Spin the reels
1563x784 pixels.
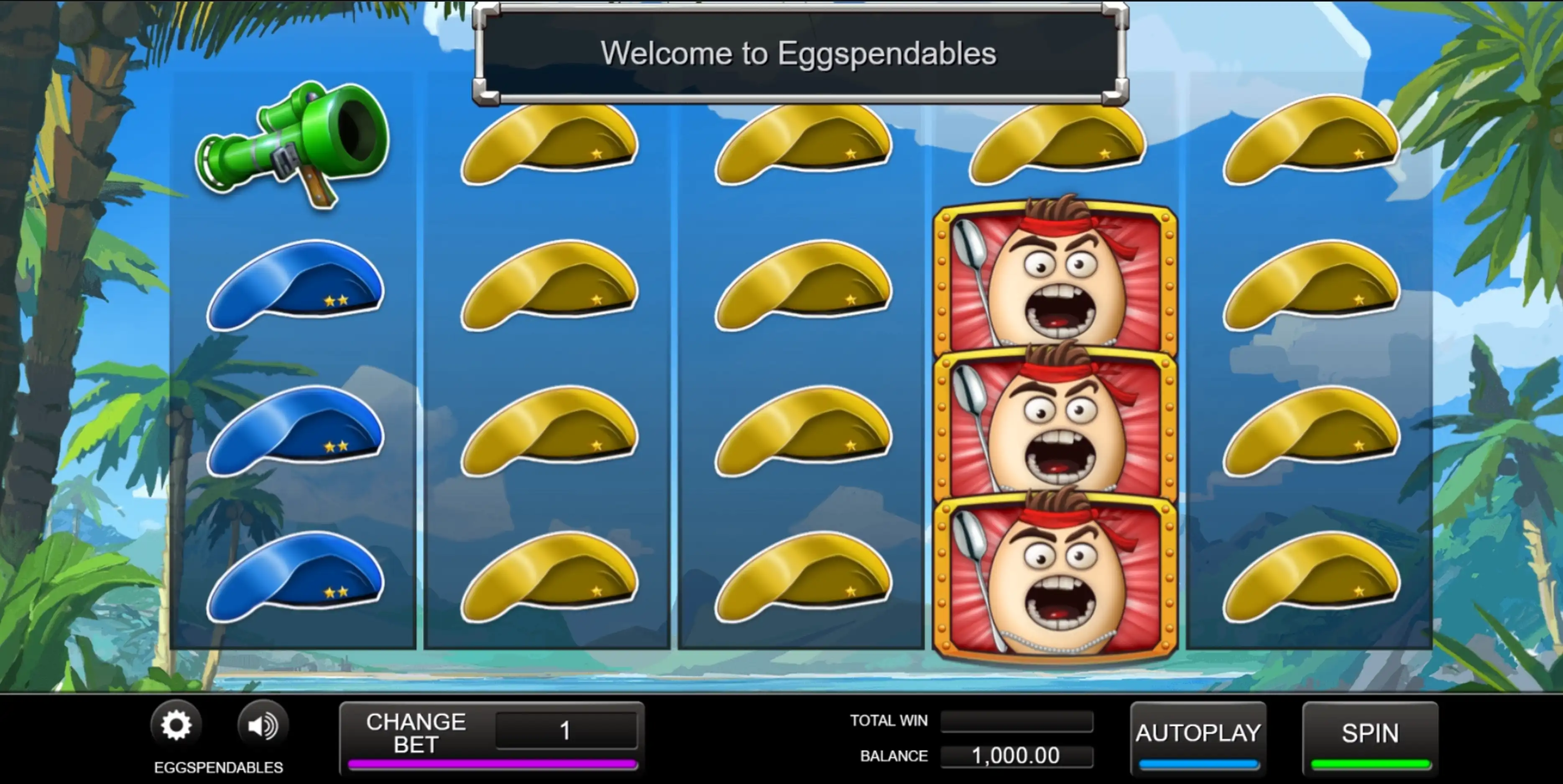click(x=1369, y=734)
